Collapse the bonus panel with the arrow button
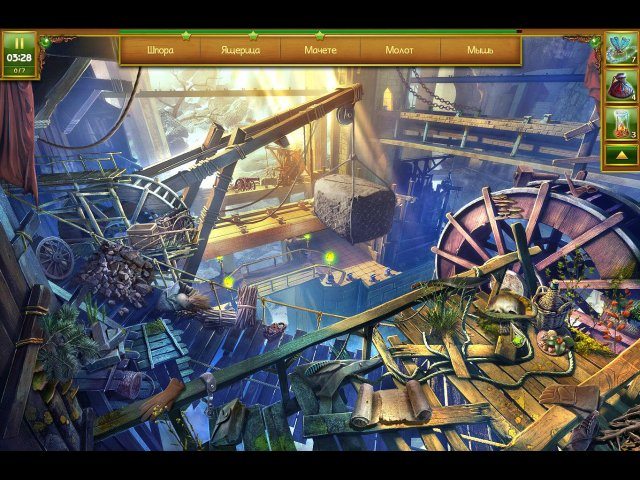Viewport: 640px width, 480px height. 620,156
